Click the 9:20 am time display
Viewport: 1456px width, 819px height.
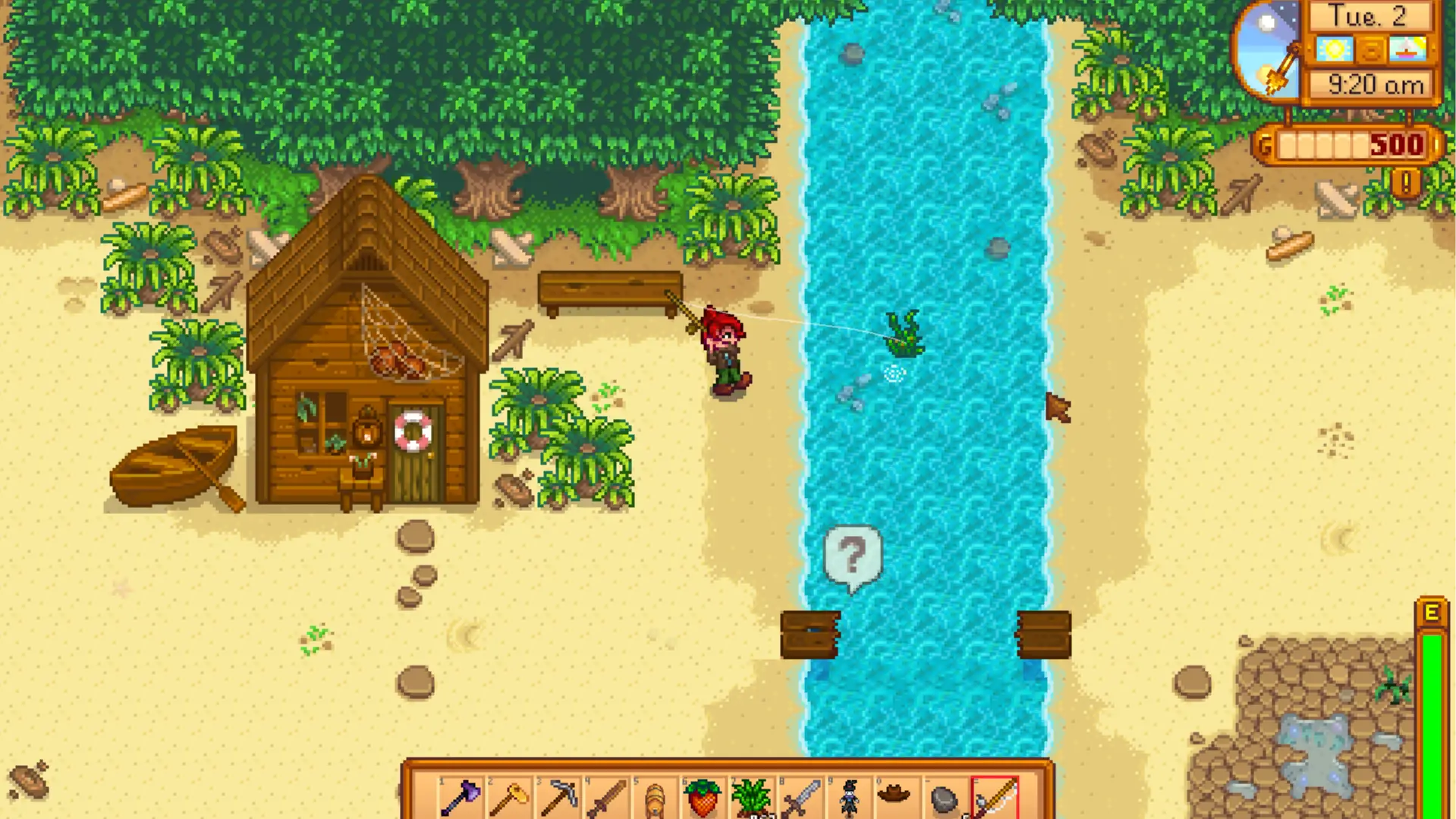(x=1376, y=84)
